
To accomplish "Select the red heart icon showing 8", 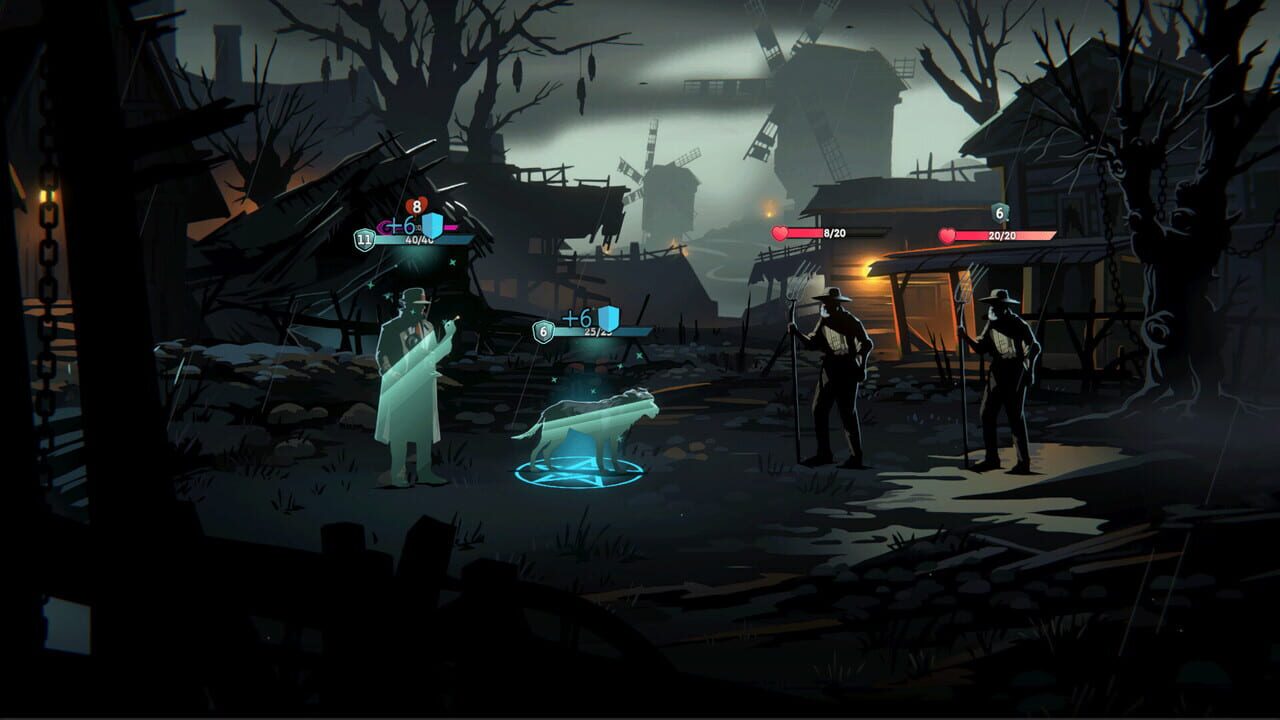I will click(415, 207).
